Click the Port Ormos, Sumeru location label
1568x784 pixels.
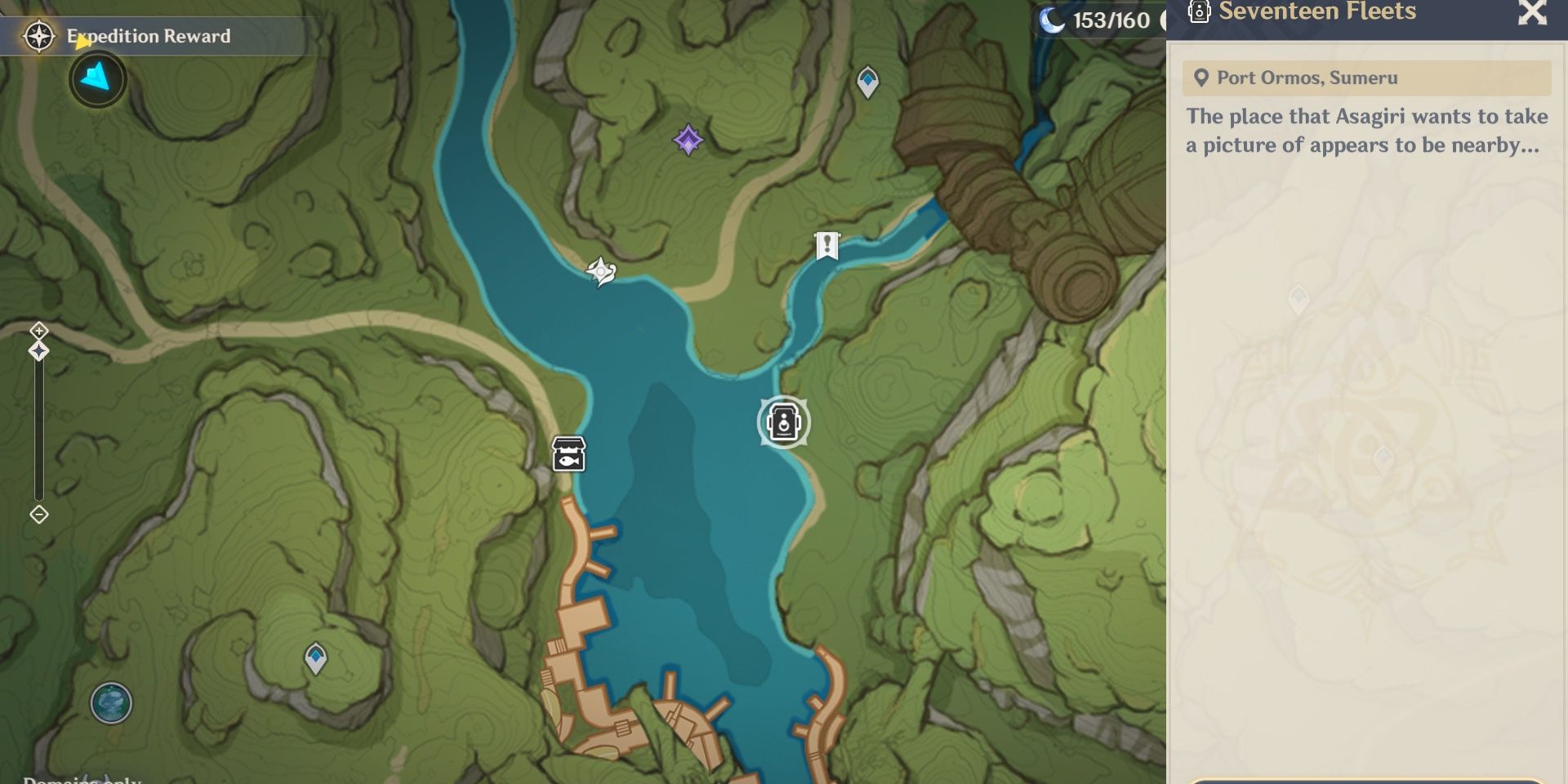point(1365,78)
